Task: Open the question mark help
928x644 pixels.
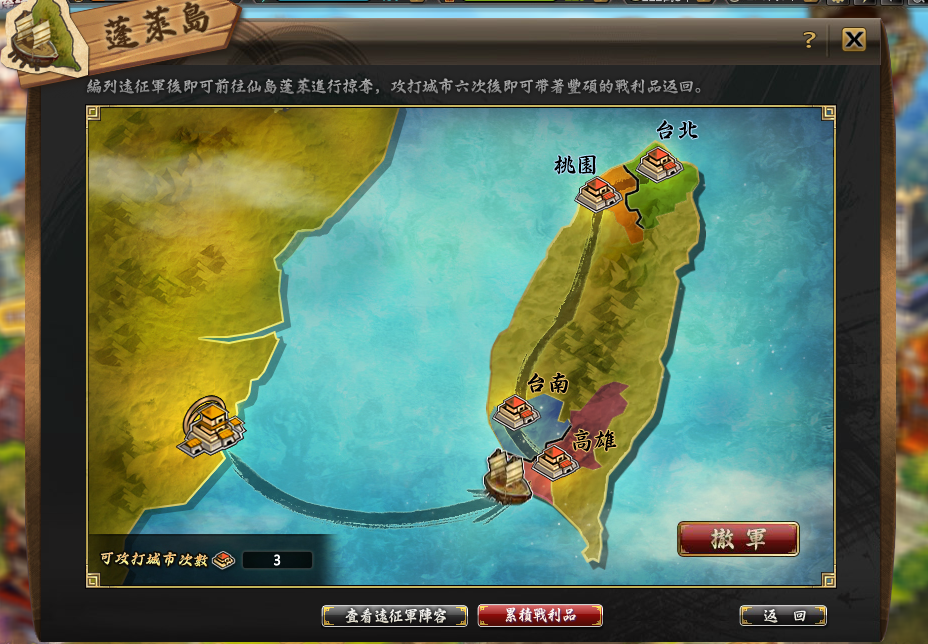Action: 809,40
